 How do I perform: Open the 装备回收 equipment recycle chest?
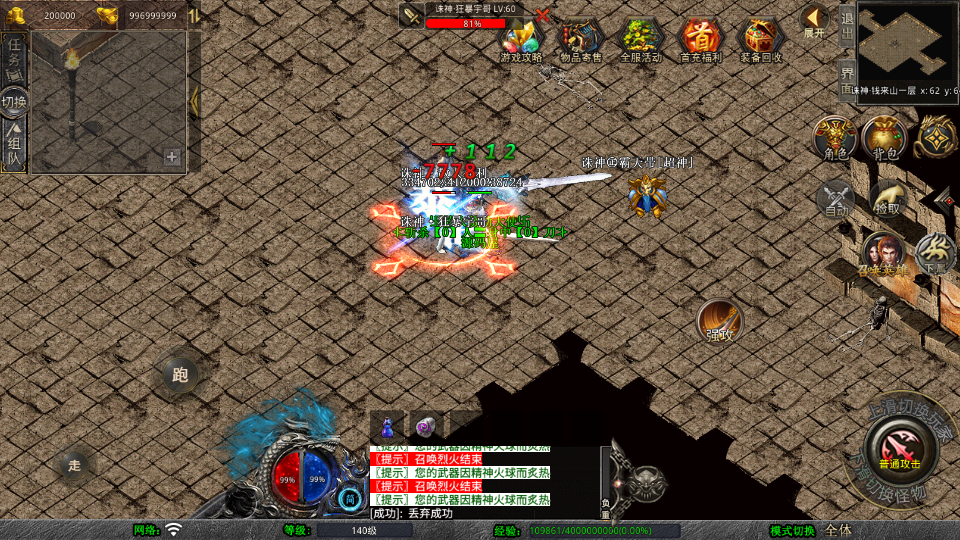(x=762, y=38)
